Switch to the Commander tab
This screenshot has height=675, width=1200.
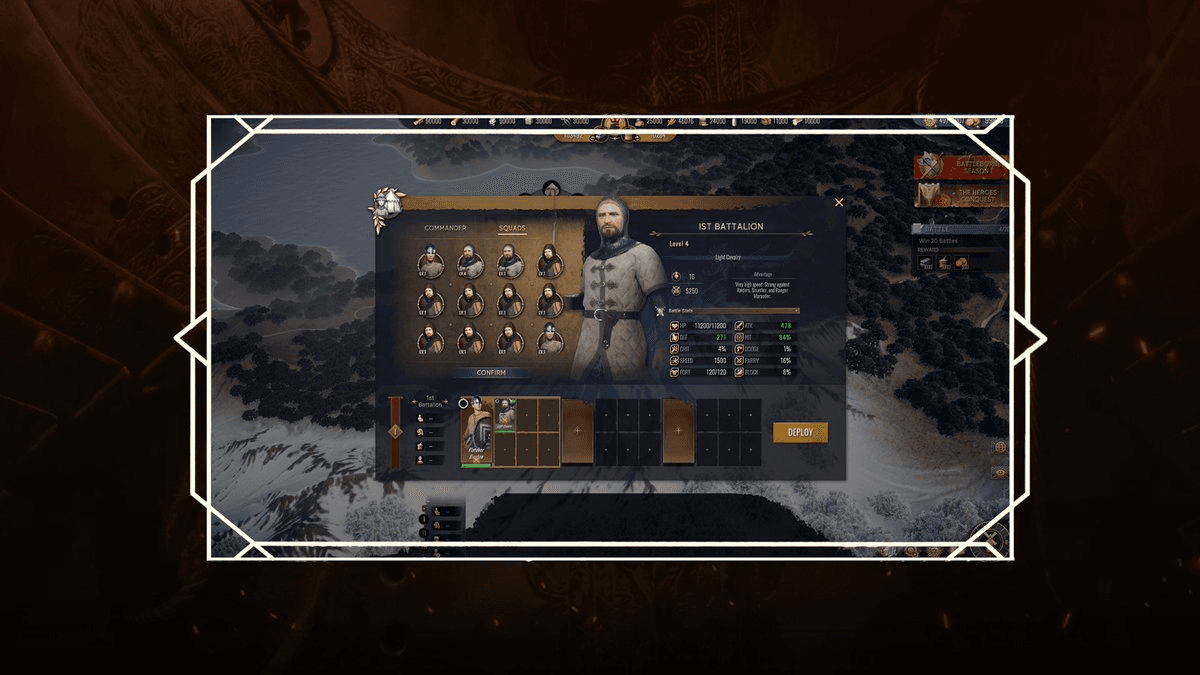tap(445, 228)
